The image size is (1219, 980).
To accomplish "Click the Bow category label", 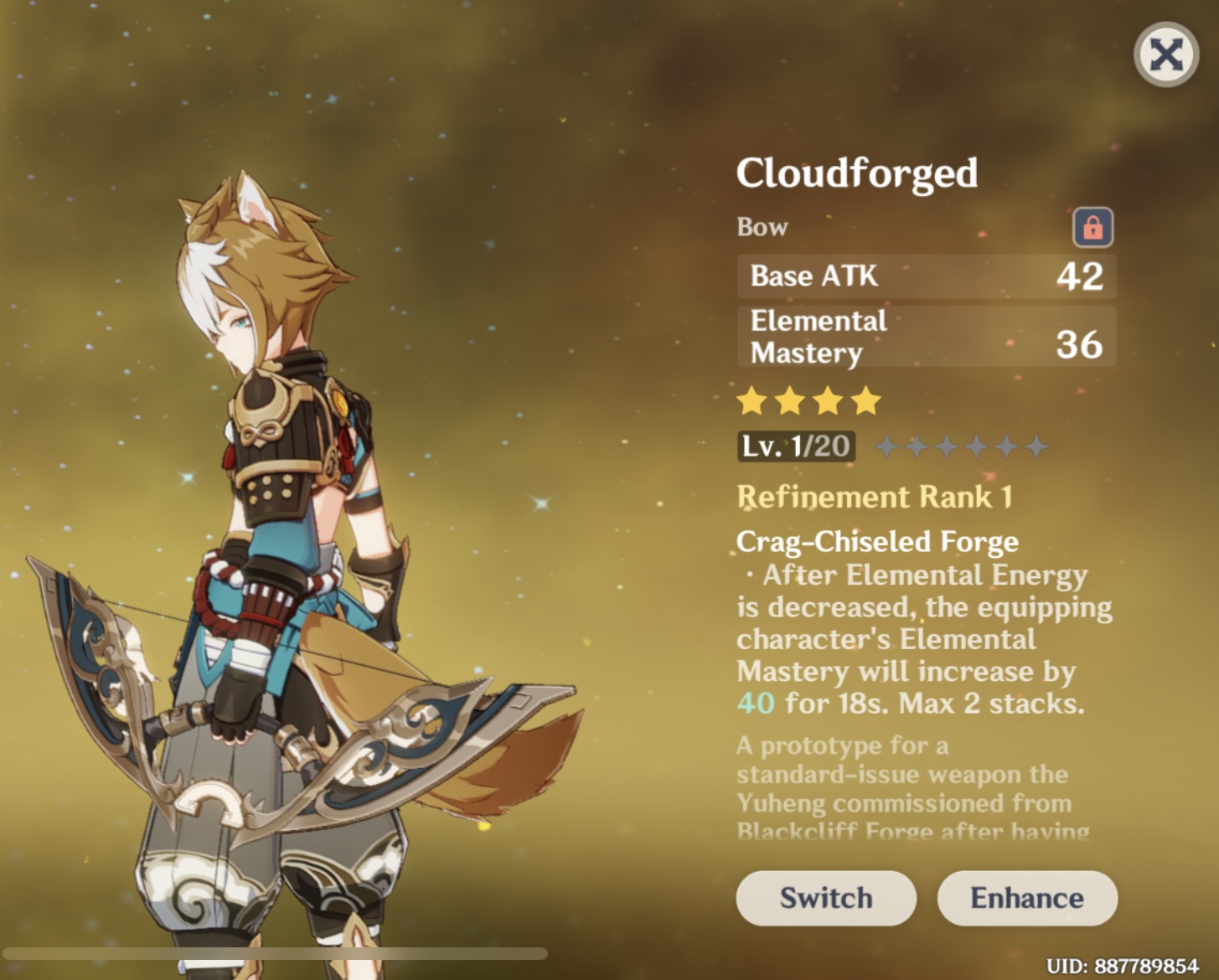I will click(762, 226).
